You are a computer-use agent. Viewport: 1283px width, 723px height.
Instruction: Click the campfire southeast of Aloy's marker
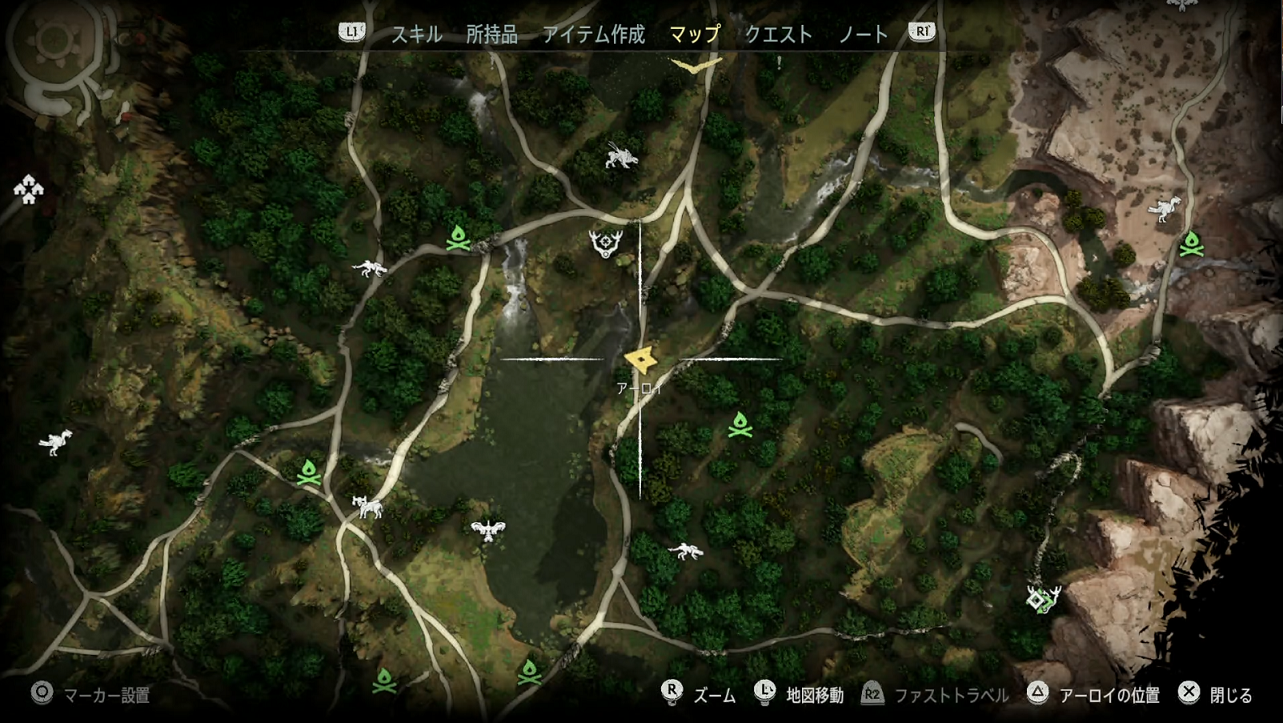click(x=740, y=425)
